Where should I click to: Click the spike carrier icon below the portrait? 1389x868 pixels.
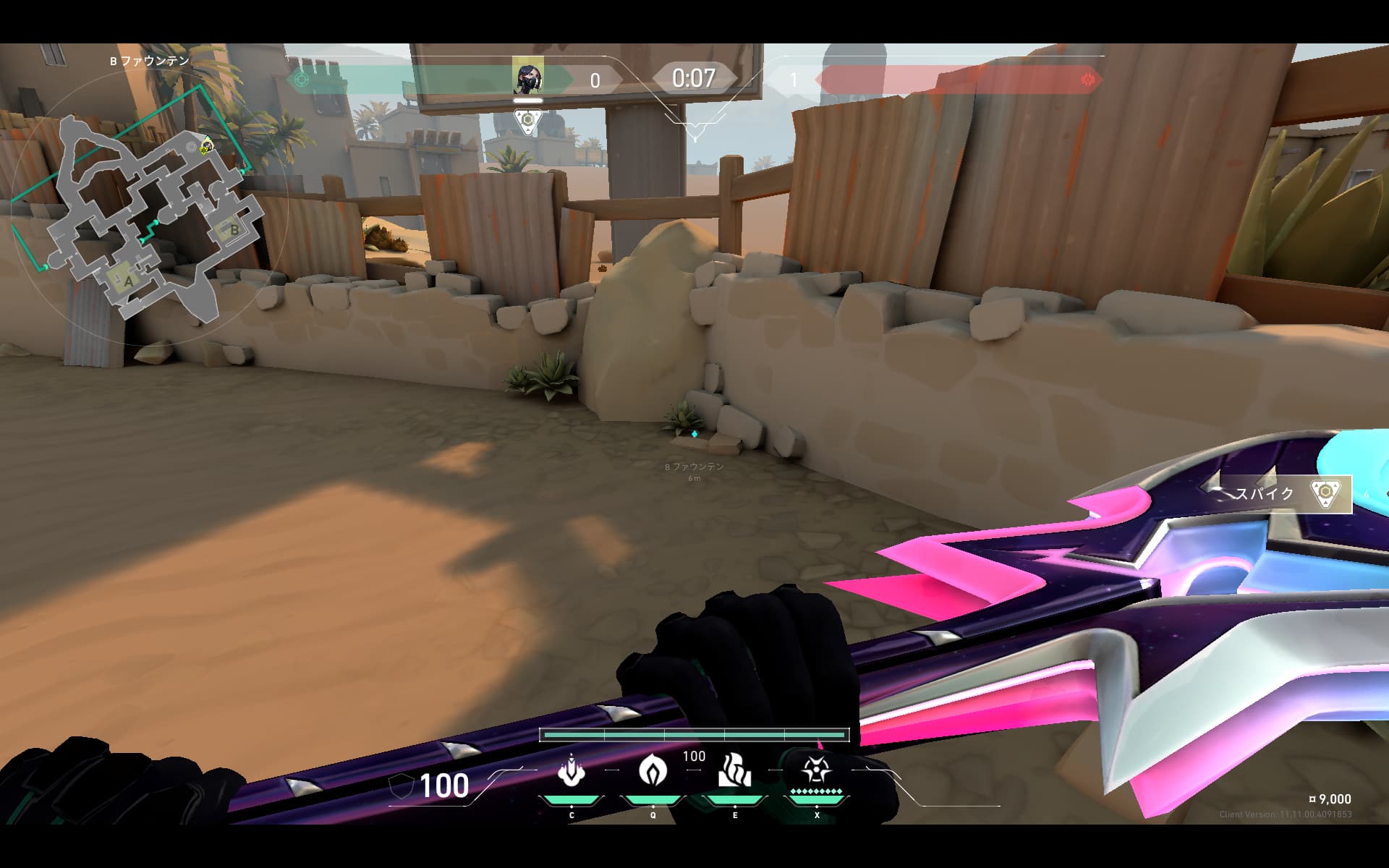[x=528, y=121]
